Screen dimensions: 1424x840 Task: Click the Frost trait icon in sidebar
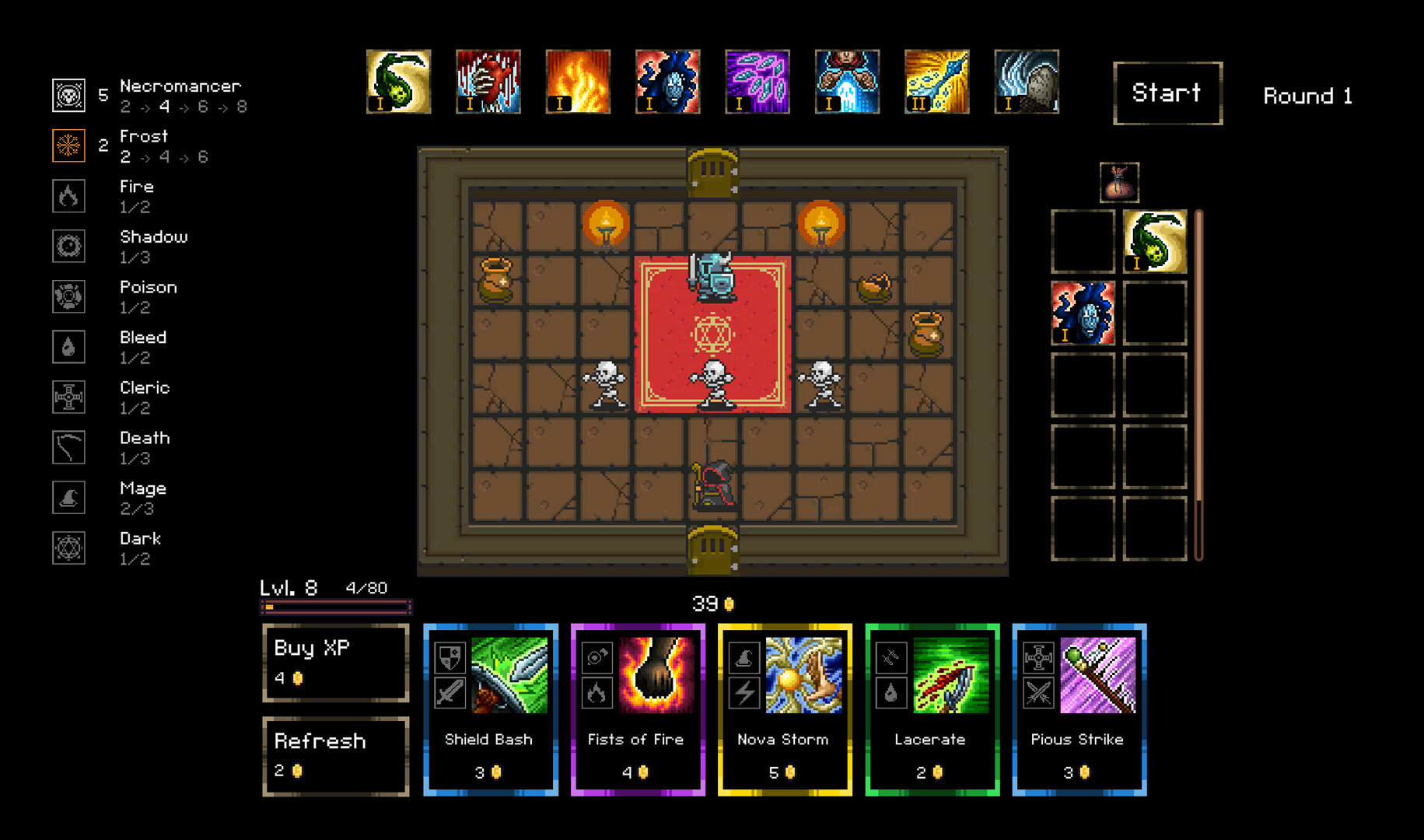pos(68,145)
